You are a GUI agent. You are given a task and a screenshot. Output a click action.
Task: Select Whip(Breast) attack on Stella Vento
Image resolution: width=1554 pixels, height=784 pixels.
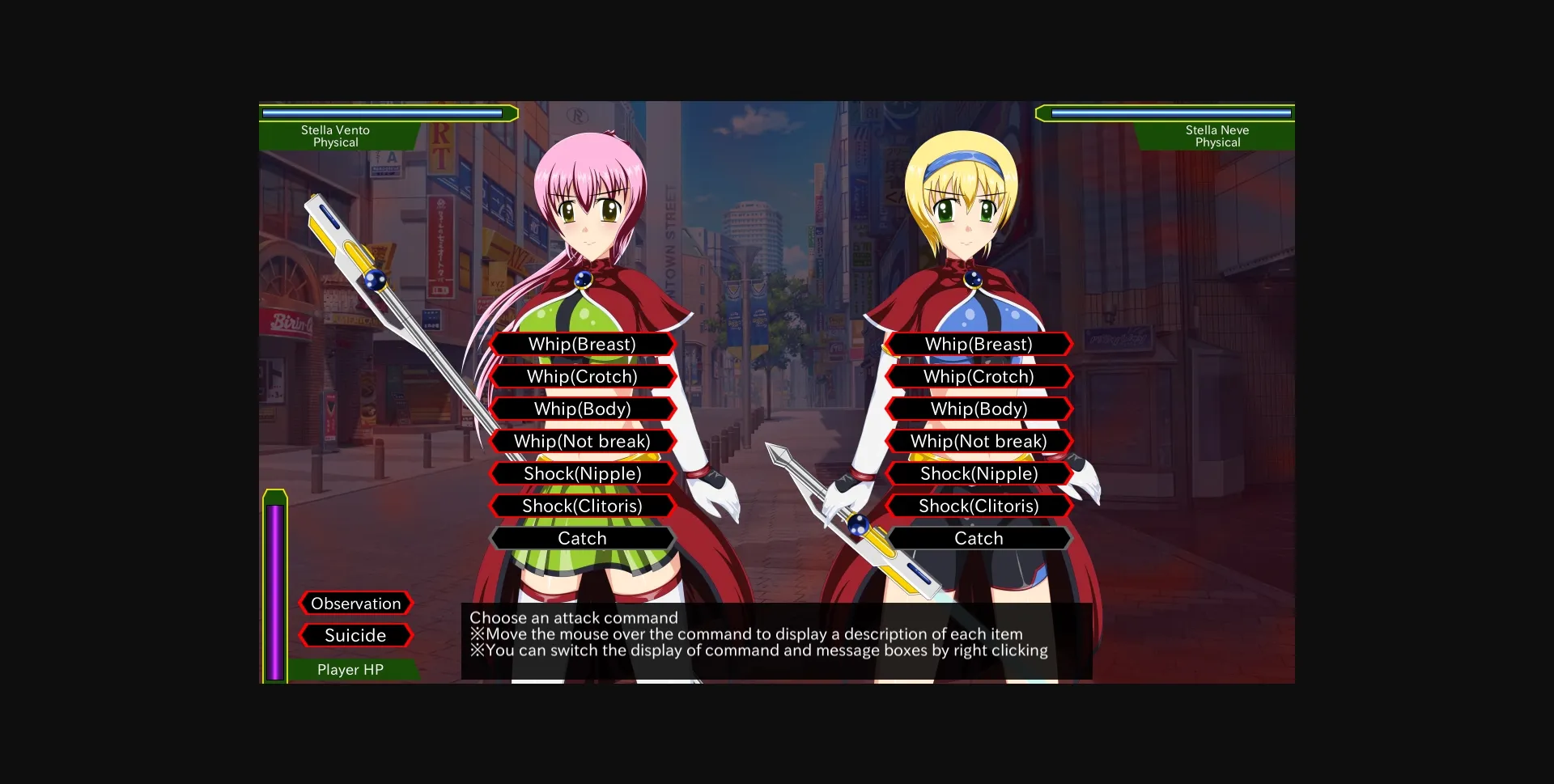(582, 344)
